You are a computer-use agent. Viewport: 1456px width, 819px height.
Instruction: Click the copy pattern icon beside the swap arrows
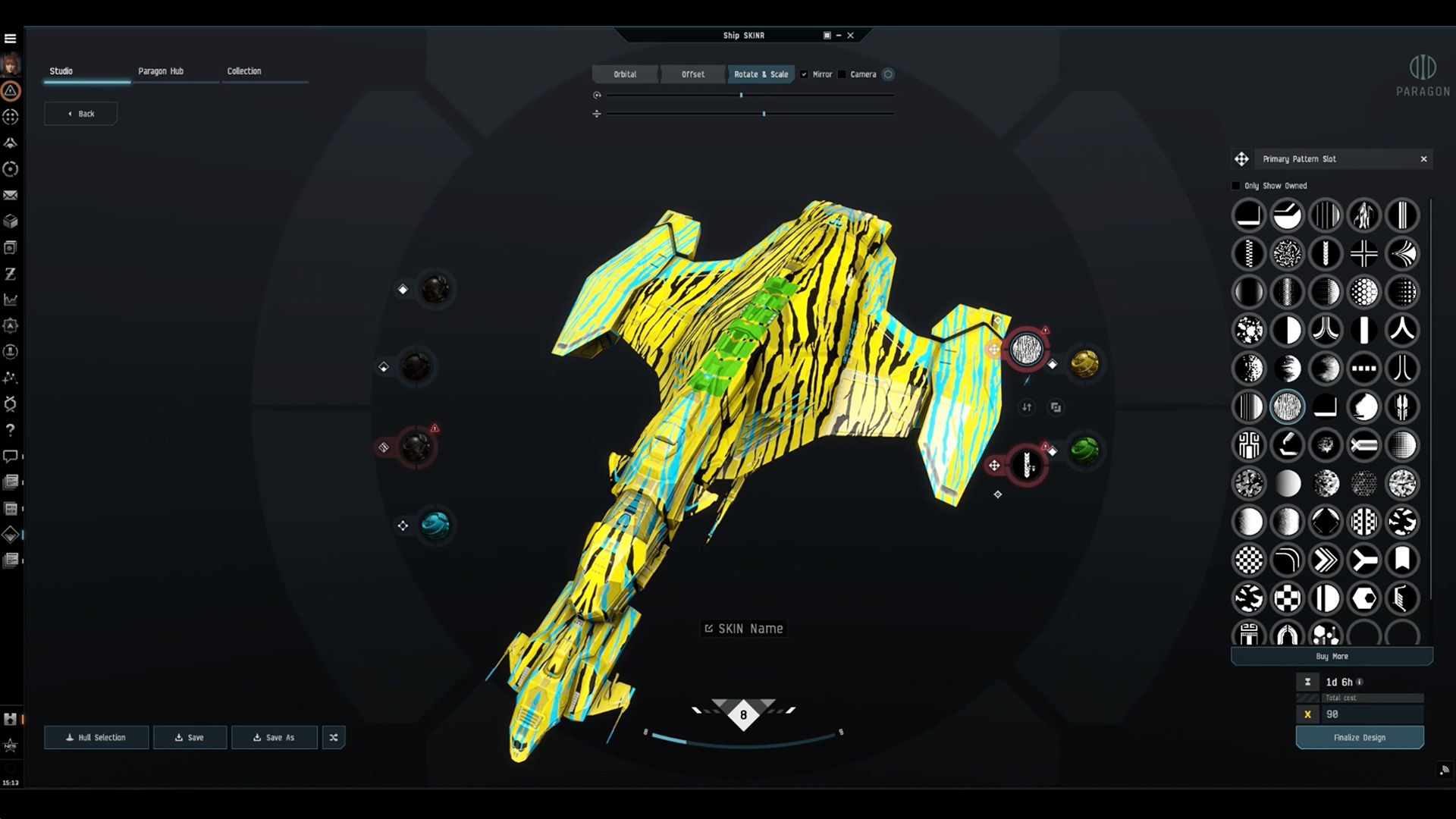pos(1056,408)
